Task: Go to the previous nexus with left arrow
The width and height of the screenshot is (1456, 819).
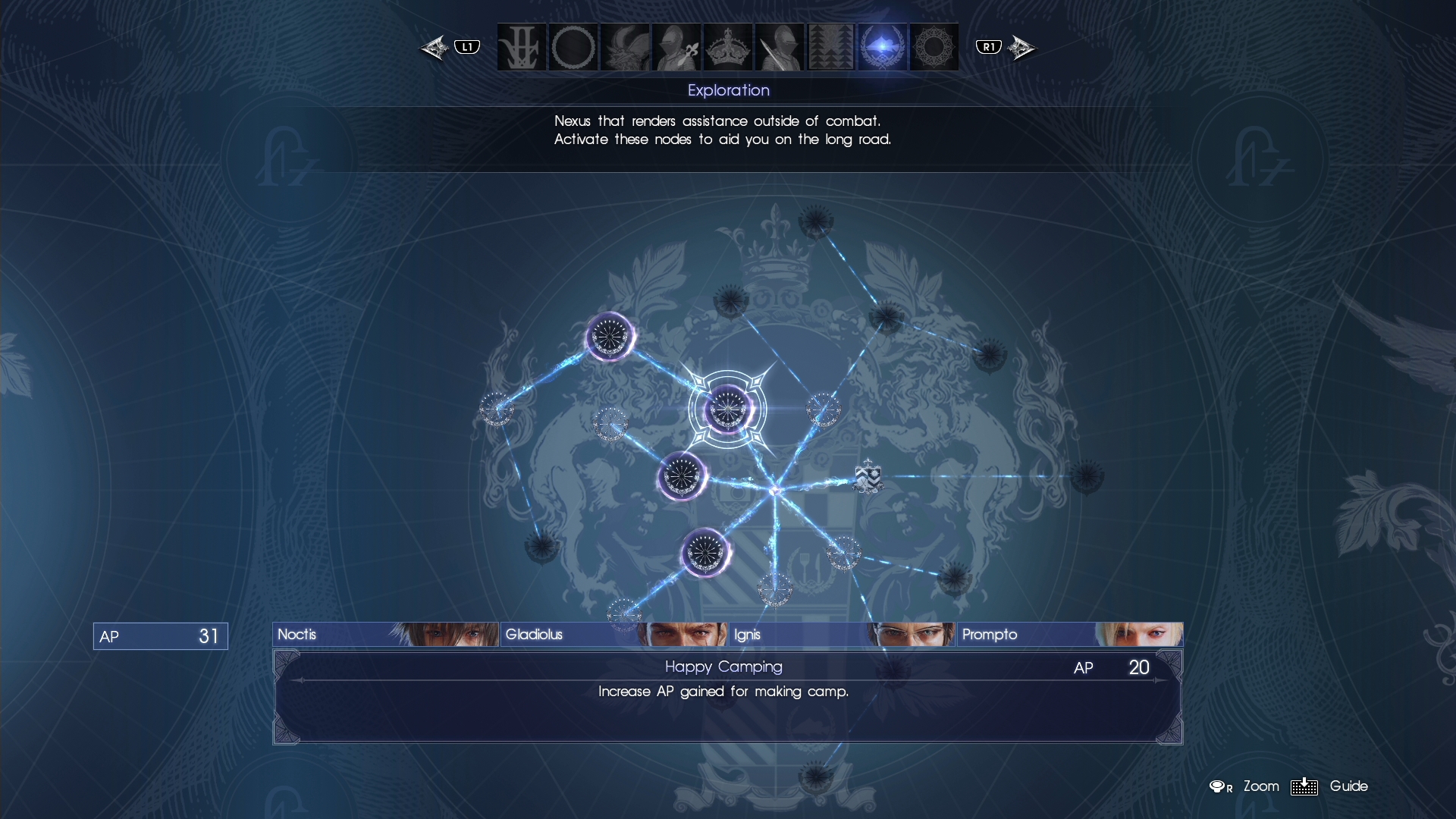Action: tap(435, 48)
